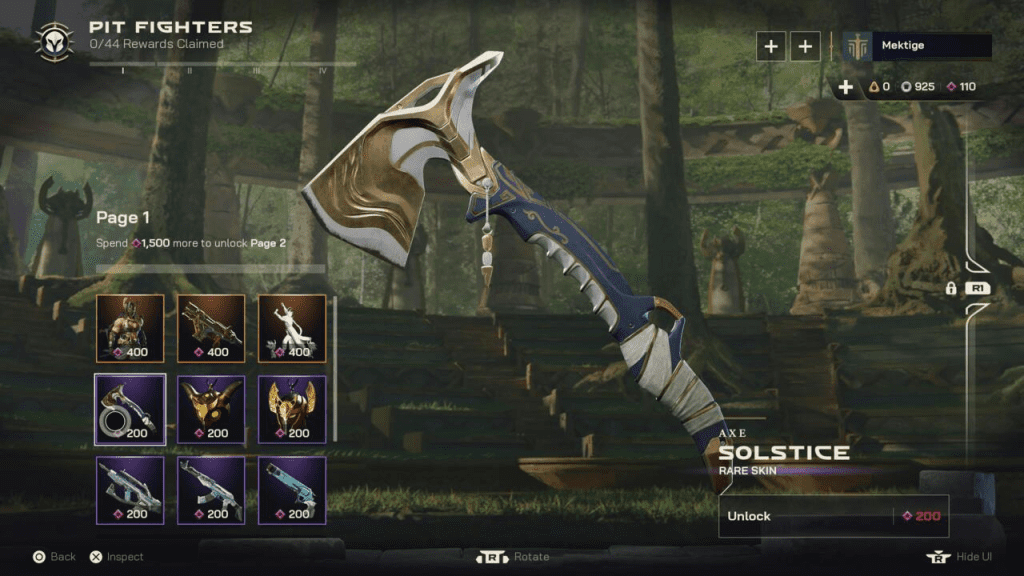Choose the light-blue pistol skin reward
Image resolution: width=1024 pixels, height=576 pixels.
pyautogui.click(x=292, y=490)
